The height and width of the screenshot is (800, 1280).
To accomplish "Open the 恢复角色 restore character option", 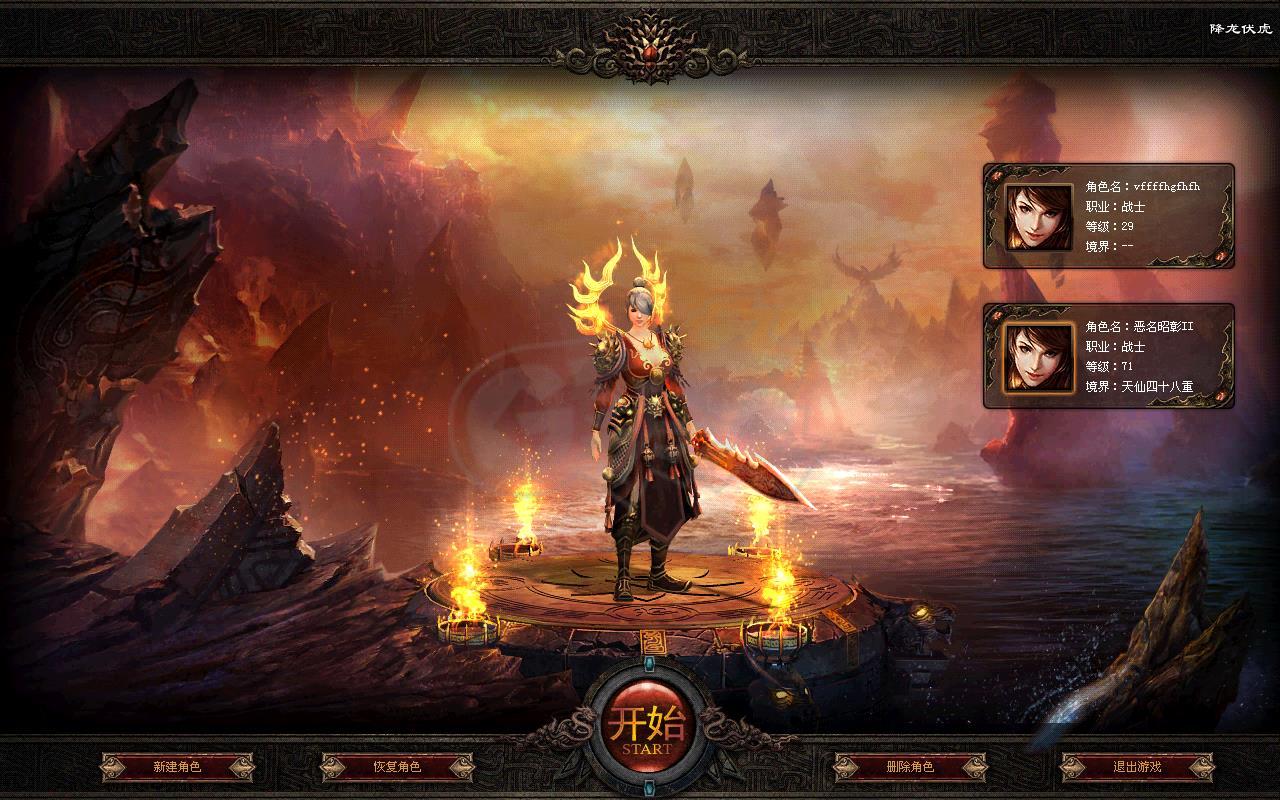I will 397,767.
